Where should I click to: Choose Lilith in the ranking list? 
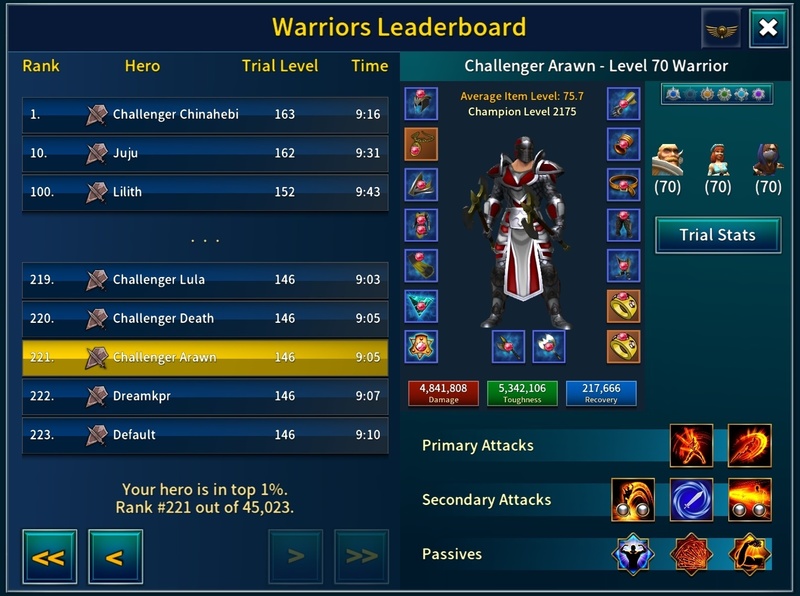click(205, 192)
